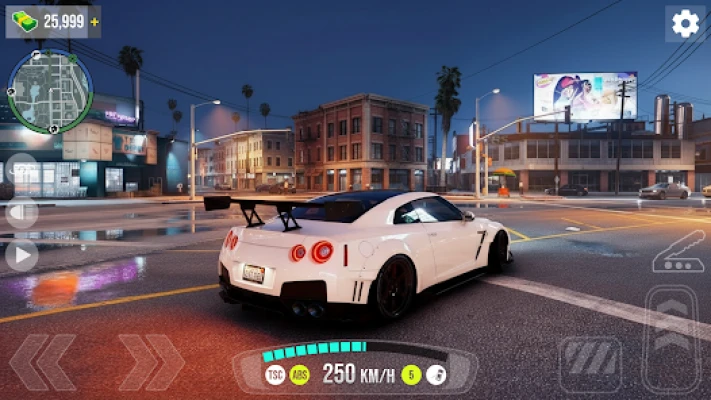Toggle the yellow ABS indicator
Screen dimensions: 711x400
pos(300,375)
